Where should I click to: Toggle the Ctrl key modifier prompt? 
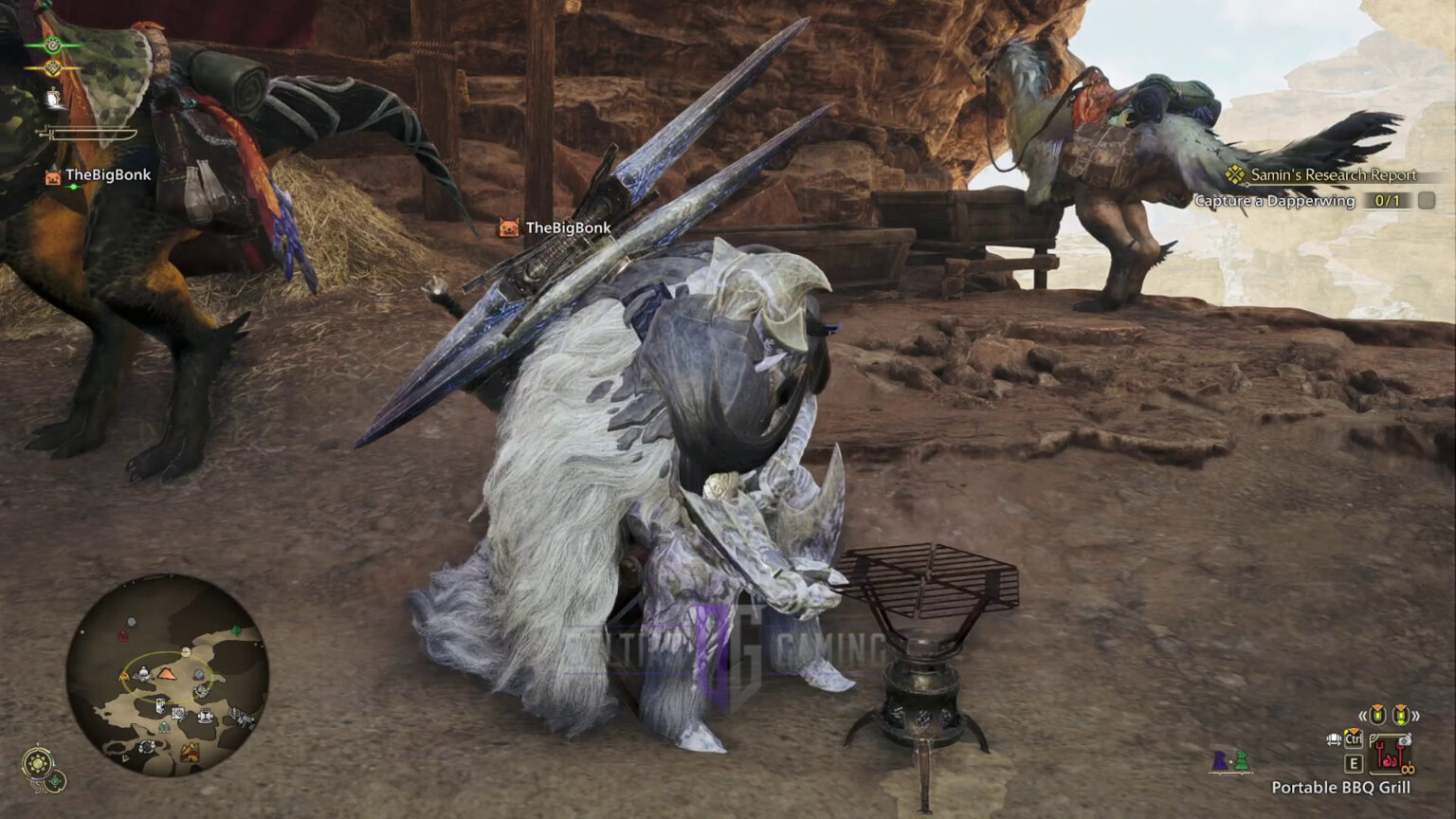point(1354,739)
